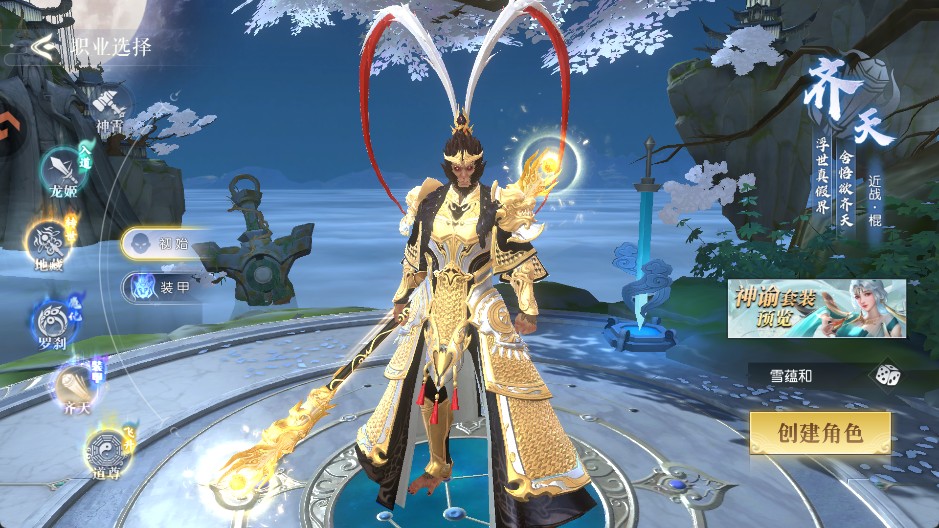Choose the 道尊 yin-yang class

point(104,448)
